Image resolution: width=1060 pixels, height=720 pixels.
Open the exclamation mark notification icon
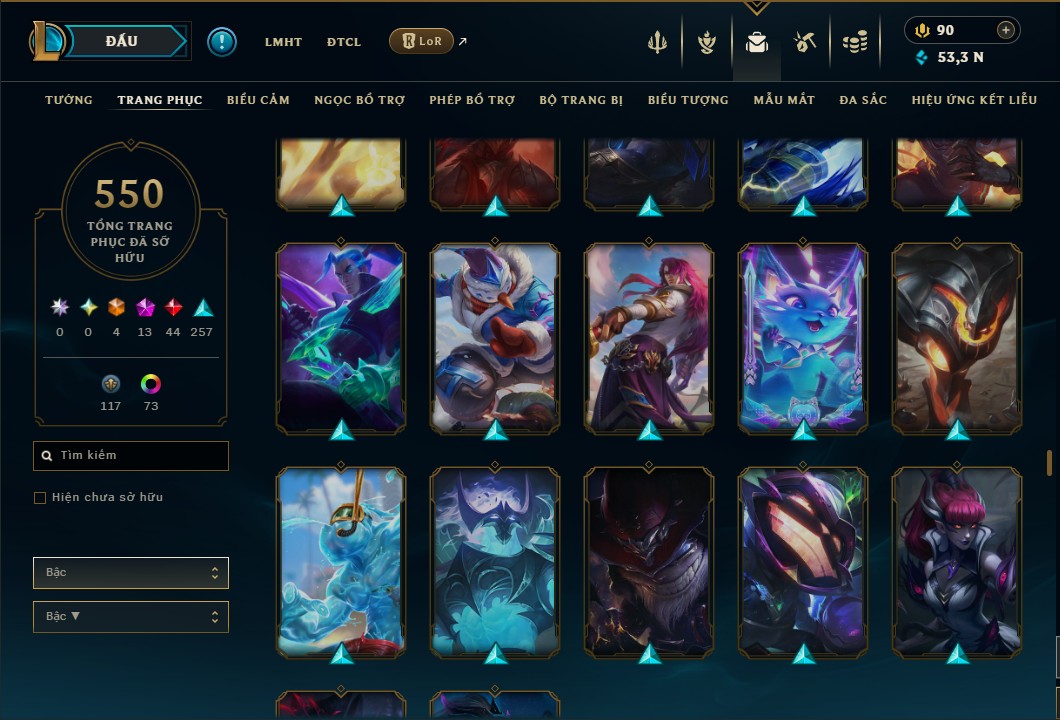pyautogui.click(x=222, y=42)
